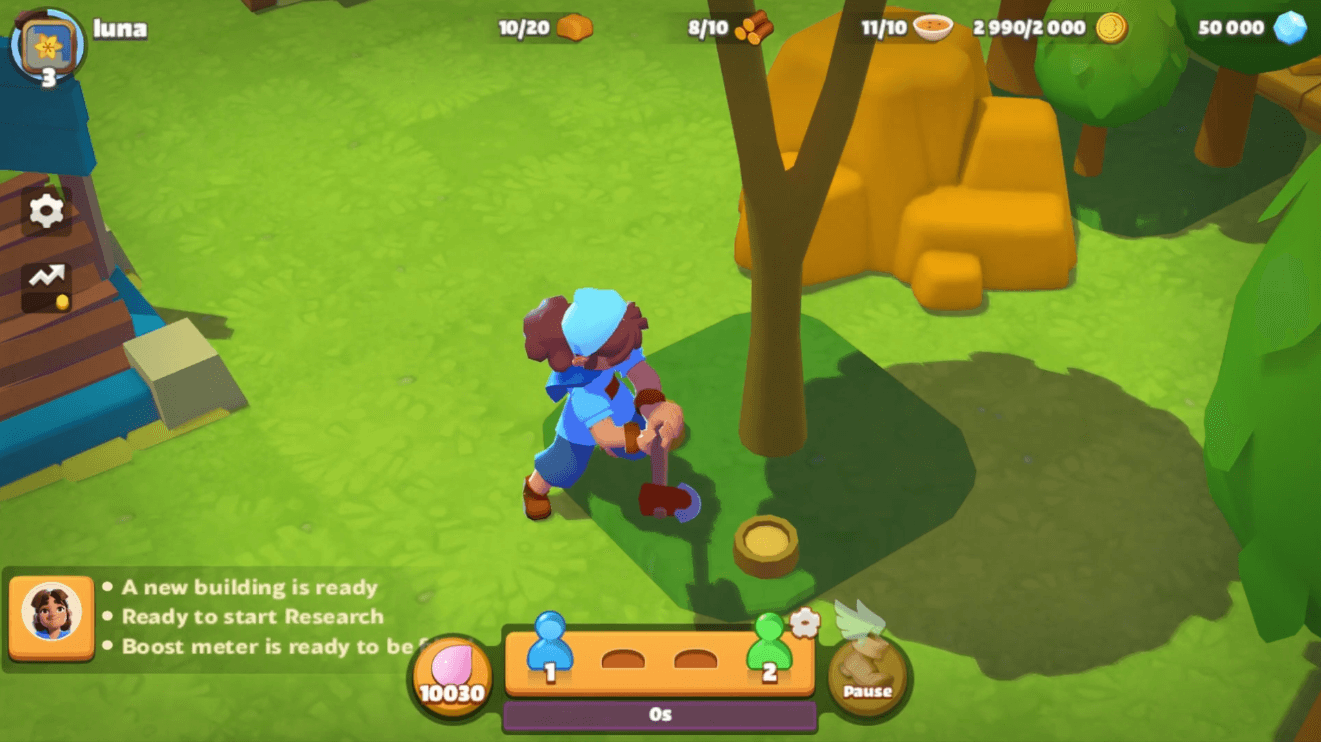The width and height of the screenshot is (1321, 742).
Task: Select the wood logs counter showing 8/10
Action: coord(752,27)
